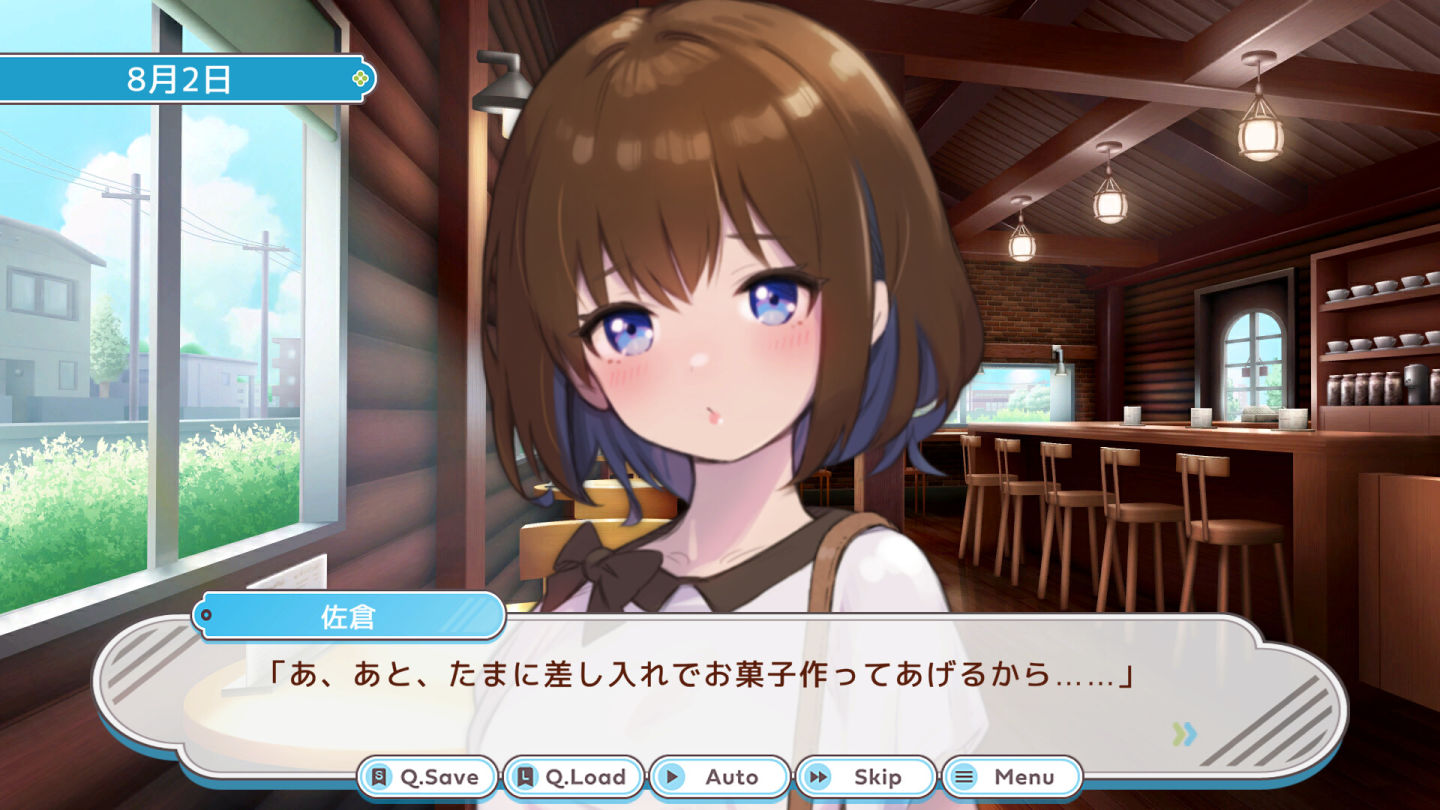Select the play triangle icon inside Auto button
The image size is (1440, 810).
tap(673, 774)
